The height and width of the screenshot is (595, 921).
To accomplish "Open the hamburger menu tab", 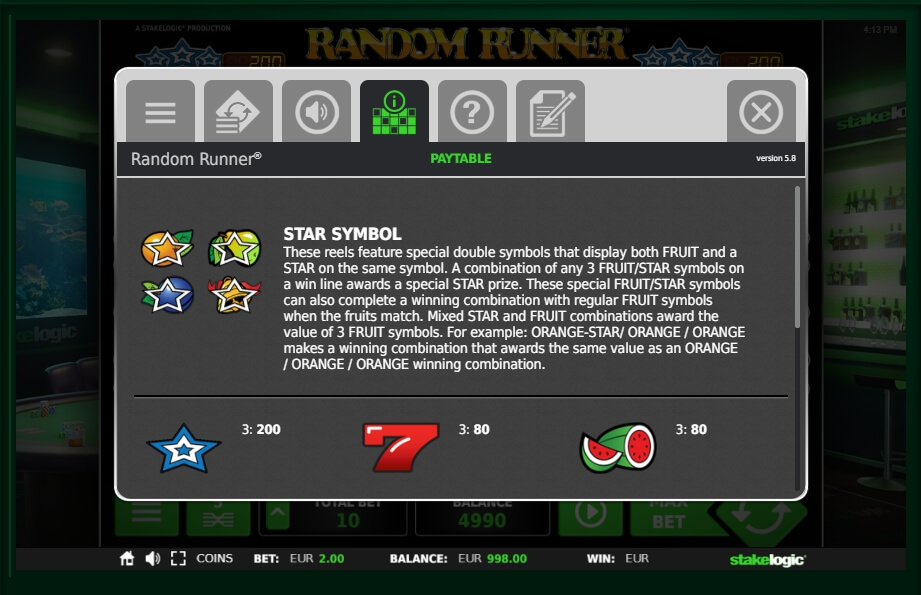I will (160, 112).
